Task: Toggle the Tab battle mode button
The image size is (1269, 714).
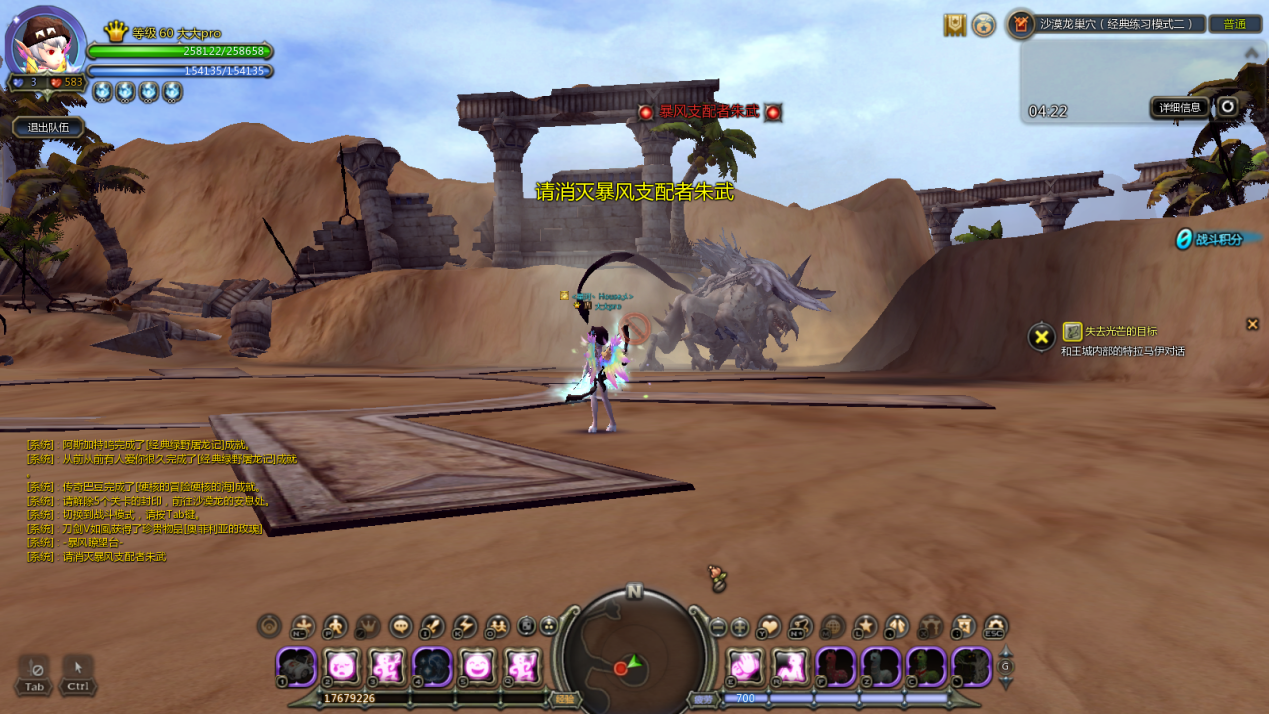Action: click(x=34, y=674)
